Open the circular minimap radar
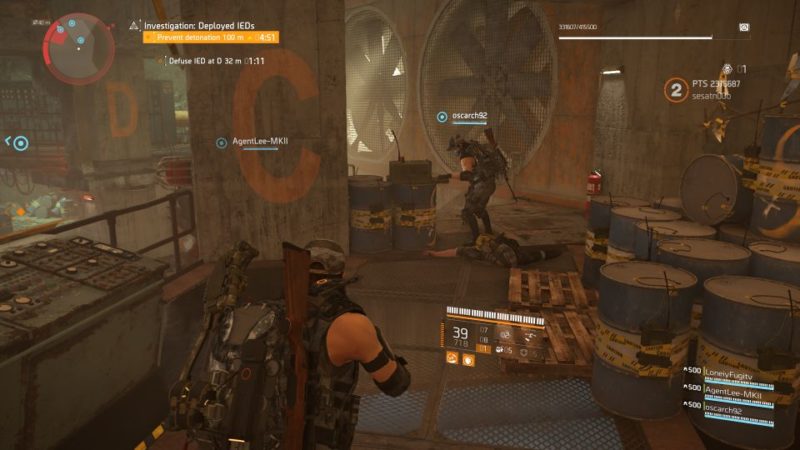Screen dimensions: 800x450 point(78,46)
